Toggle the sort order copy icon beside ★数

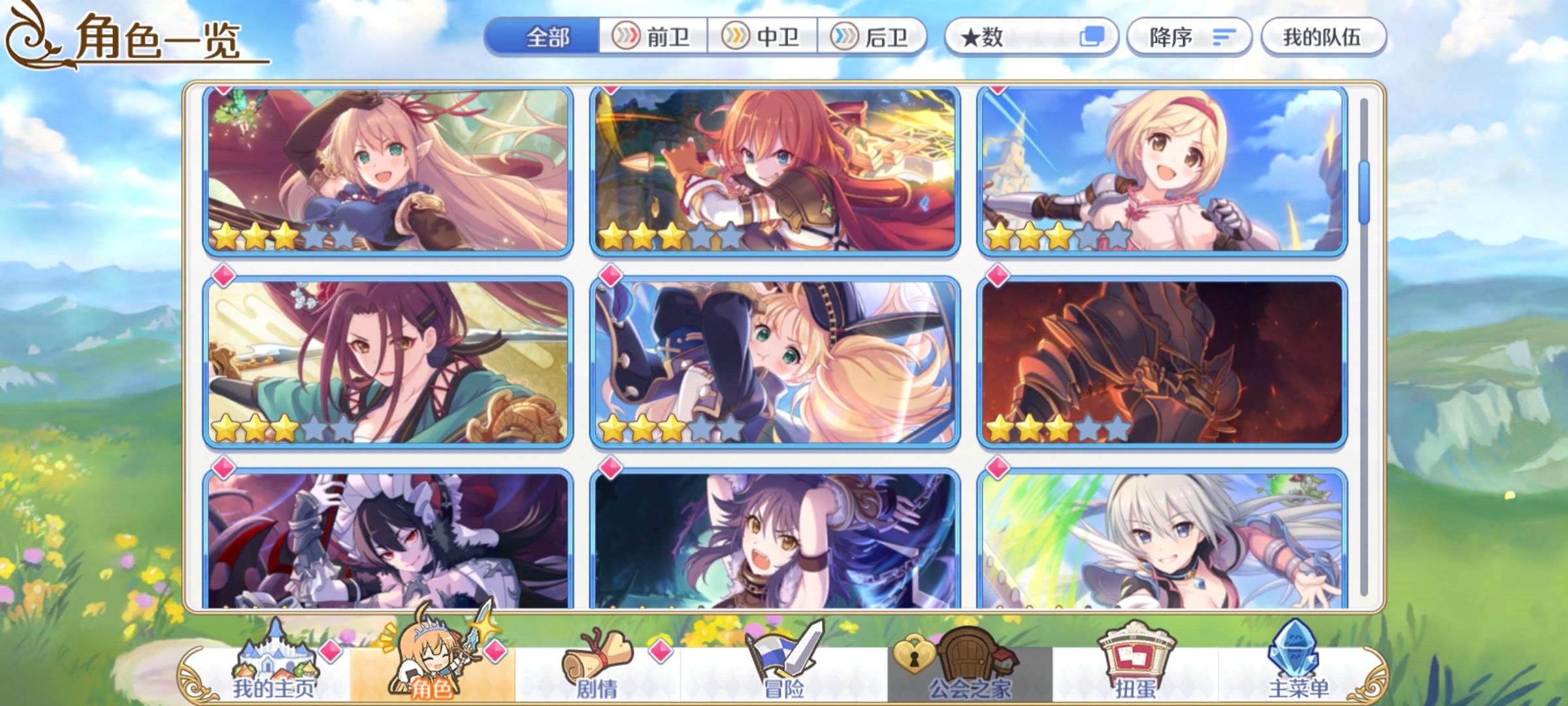pyautogui.click(x=1094, y=37)
